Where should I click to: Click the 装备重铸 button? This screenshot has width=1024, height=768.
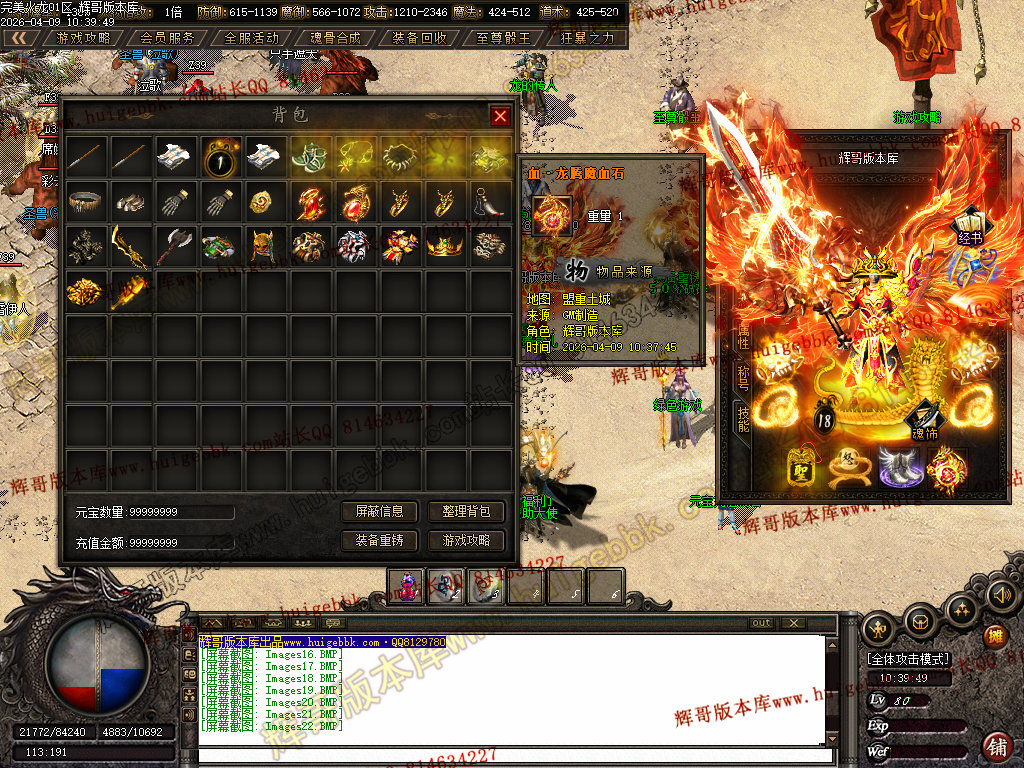379,540
